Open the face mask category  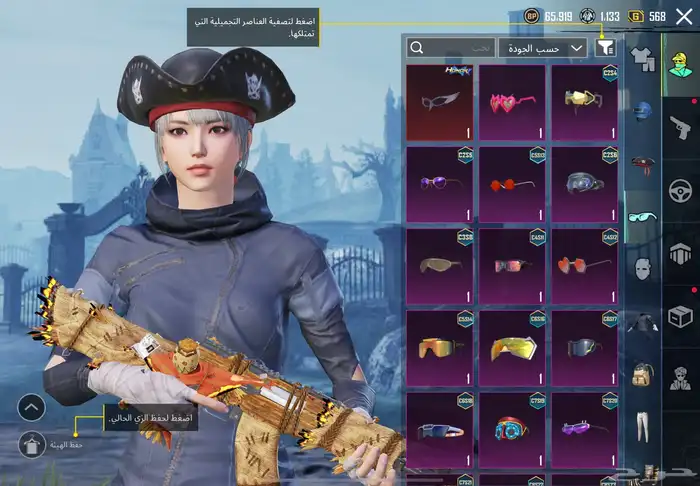pos(643,268)
